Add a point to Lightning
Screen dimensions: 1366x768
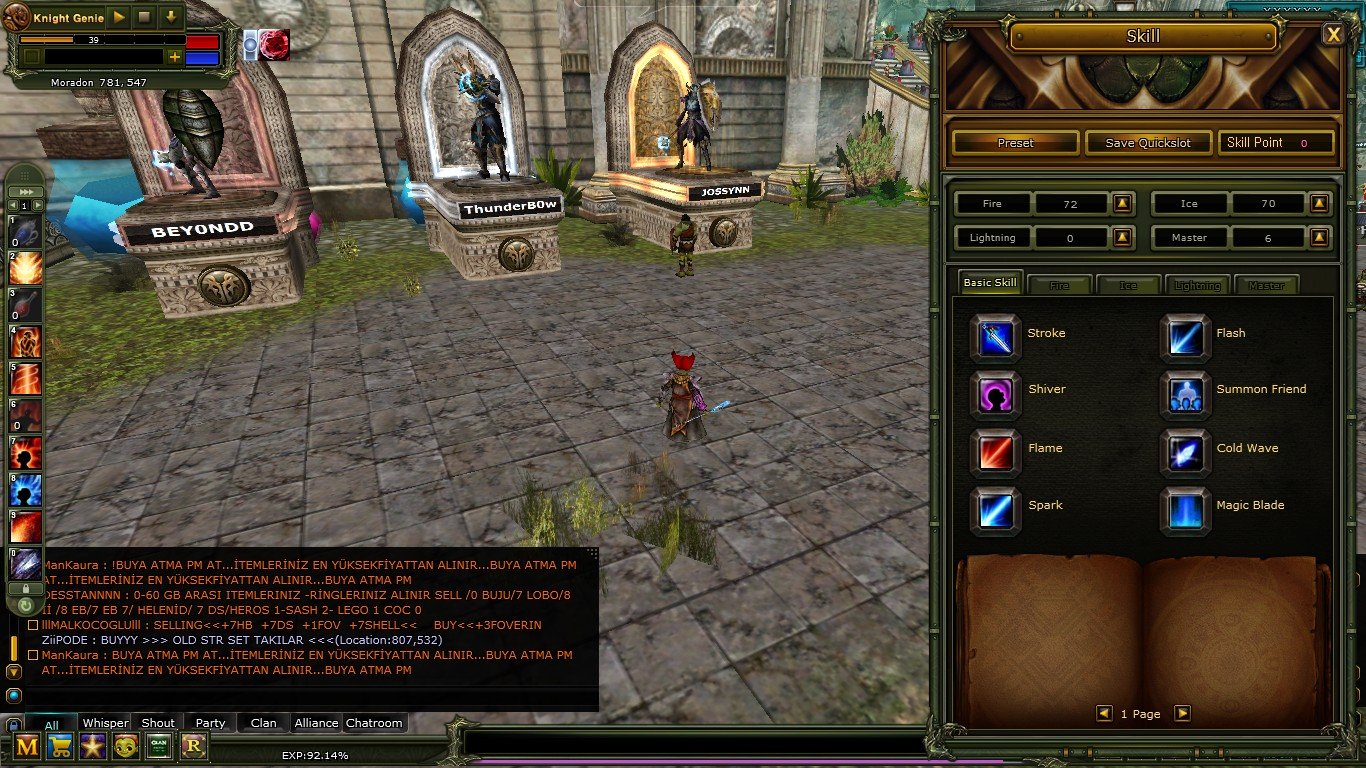pyautogui.click(x=1123, y=238)
